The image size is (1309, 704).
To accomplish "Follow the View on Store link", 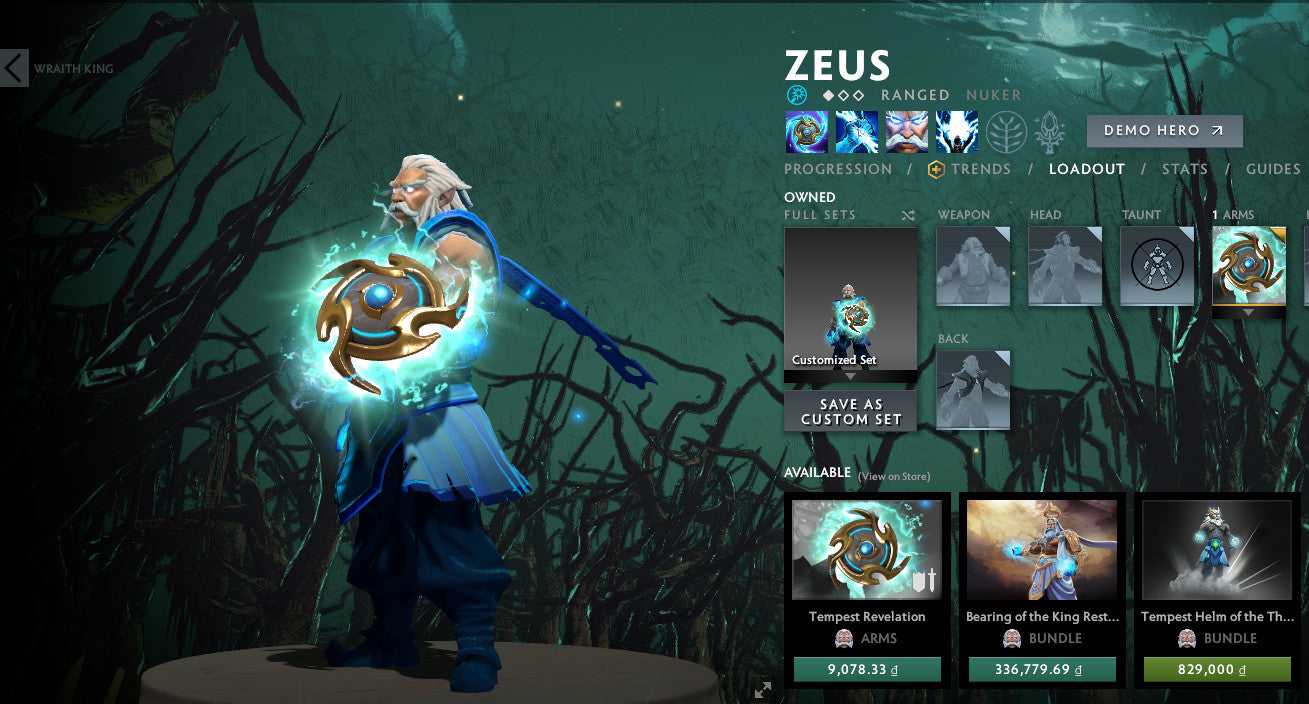I will (893, 477).
